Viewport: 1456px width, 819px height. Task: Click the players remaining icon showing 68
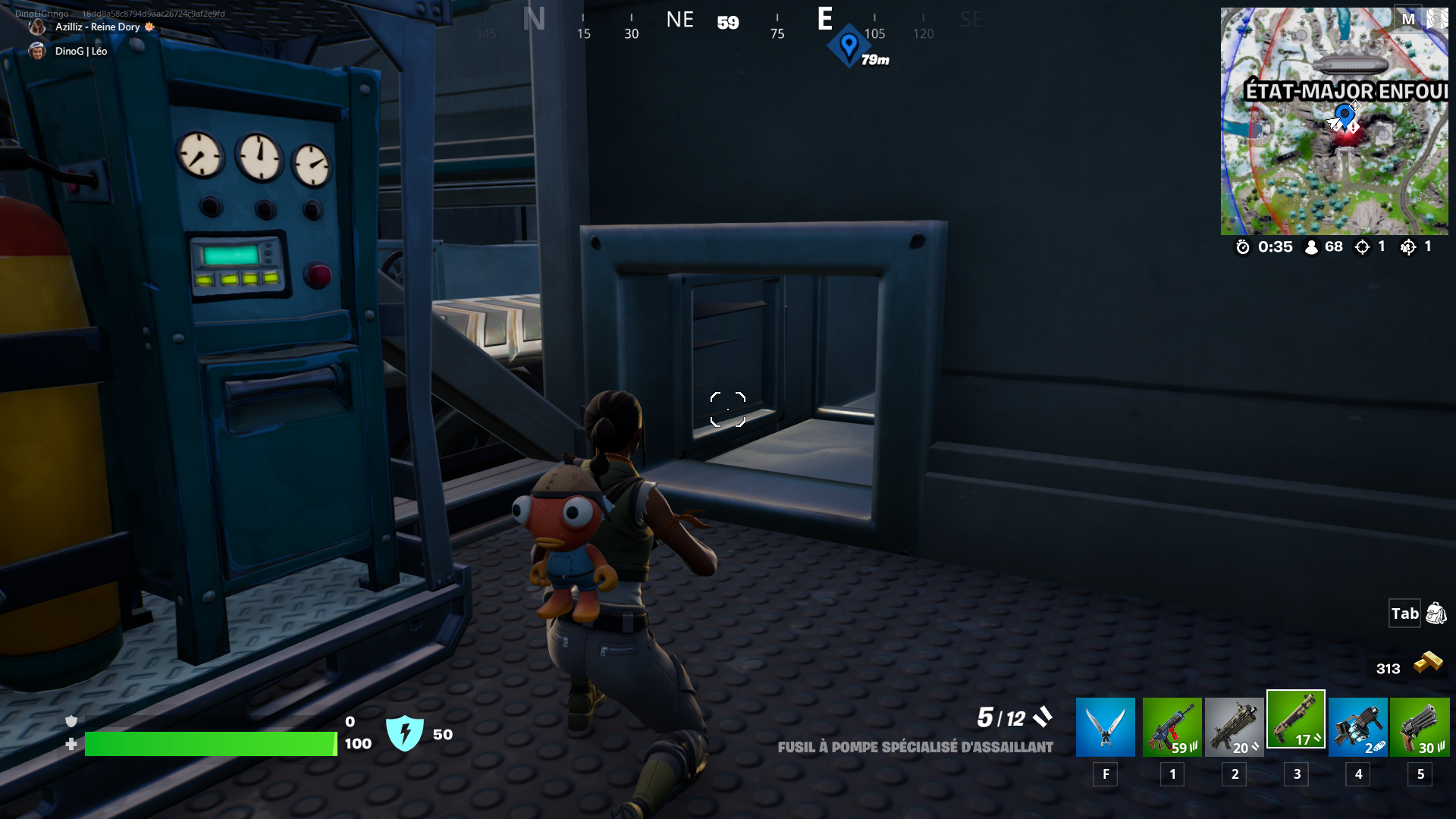click(1312, 246)
